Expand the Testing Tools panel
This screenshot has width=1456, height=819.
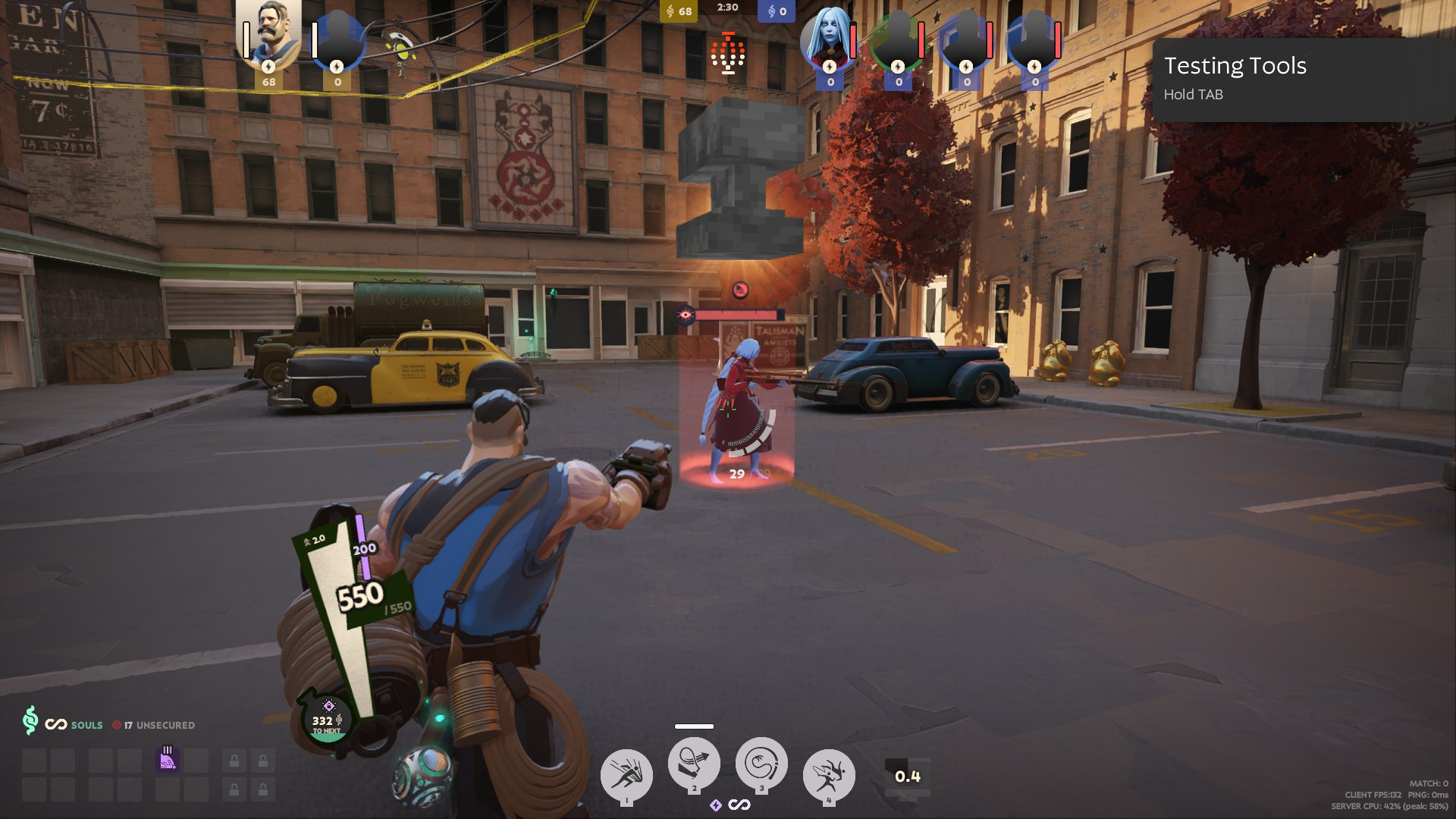1235,67
